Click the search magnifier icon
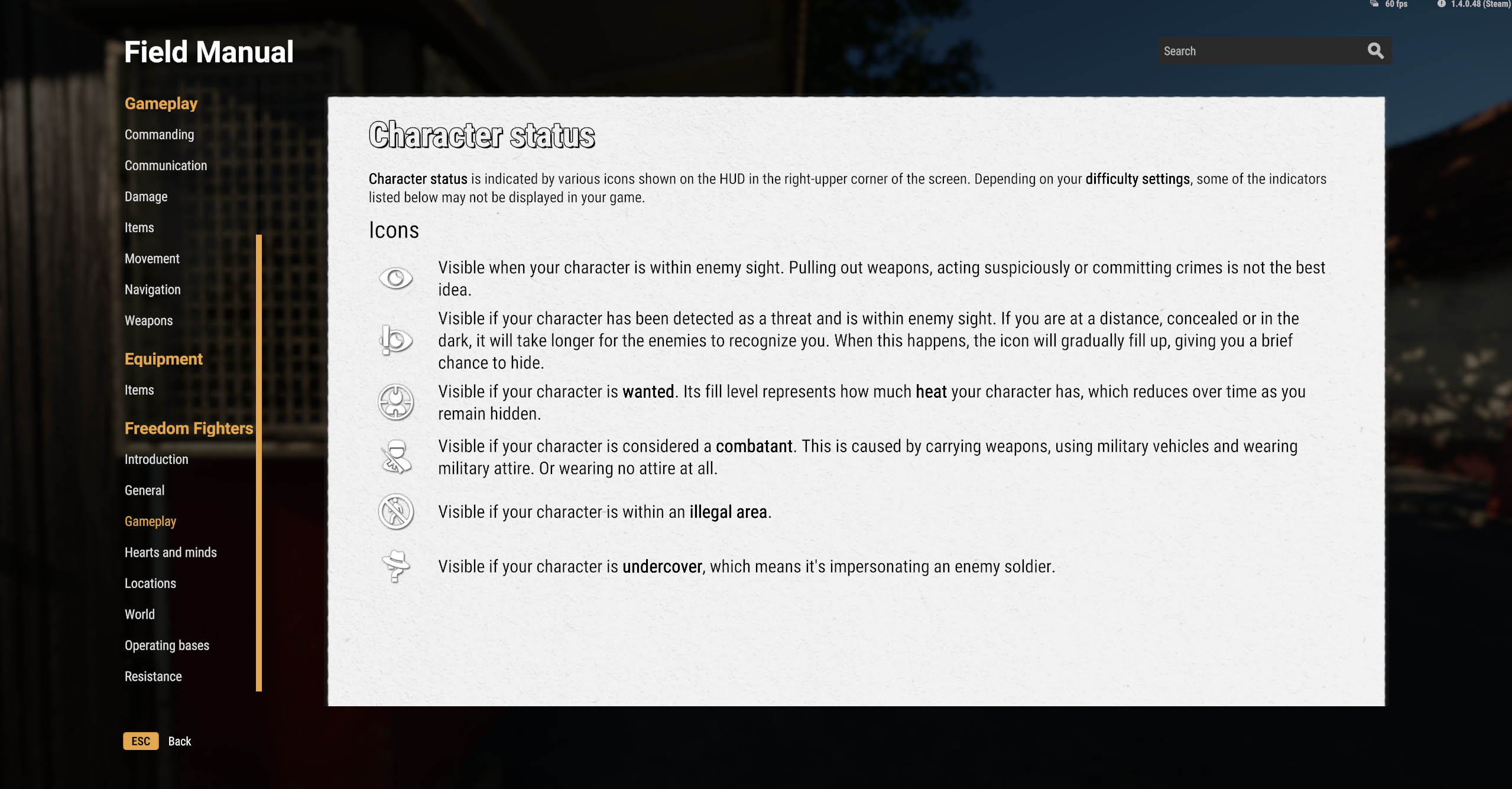Viewport: 1512px width, 789px height. coord(1375,51)
